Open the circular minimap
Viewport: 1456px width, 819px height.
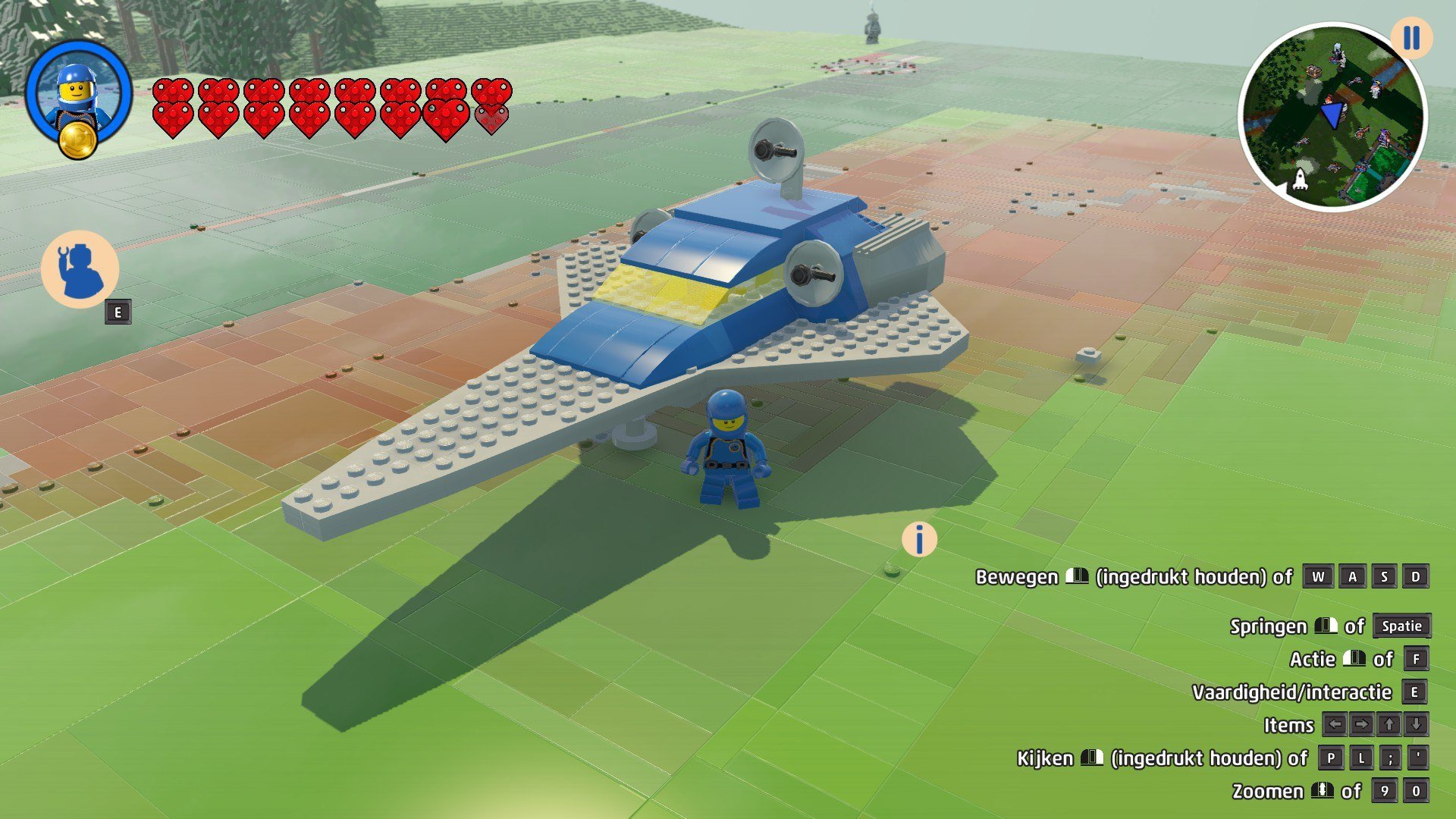(1332, 118)
